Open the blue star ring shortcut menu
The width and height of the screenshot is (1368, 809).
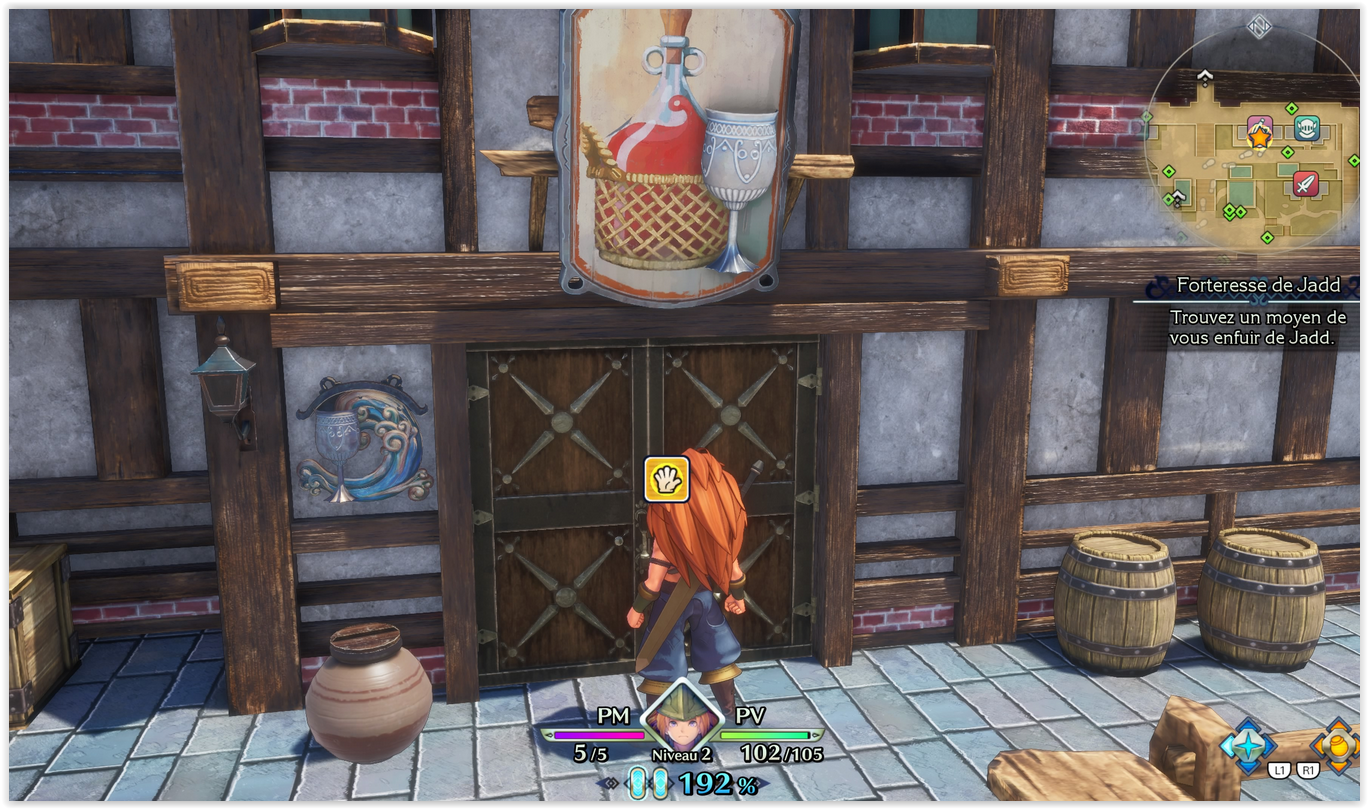point(1248,744)
